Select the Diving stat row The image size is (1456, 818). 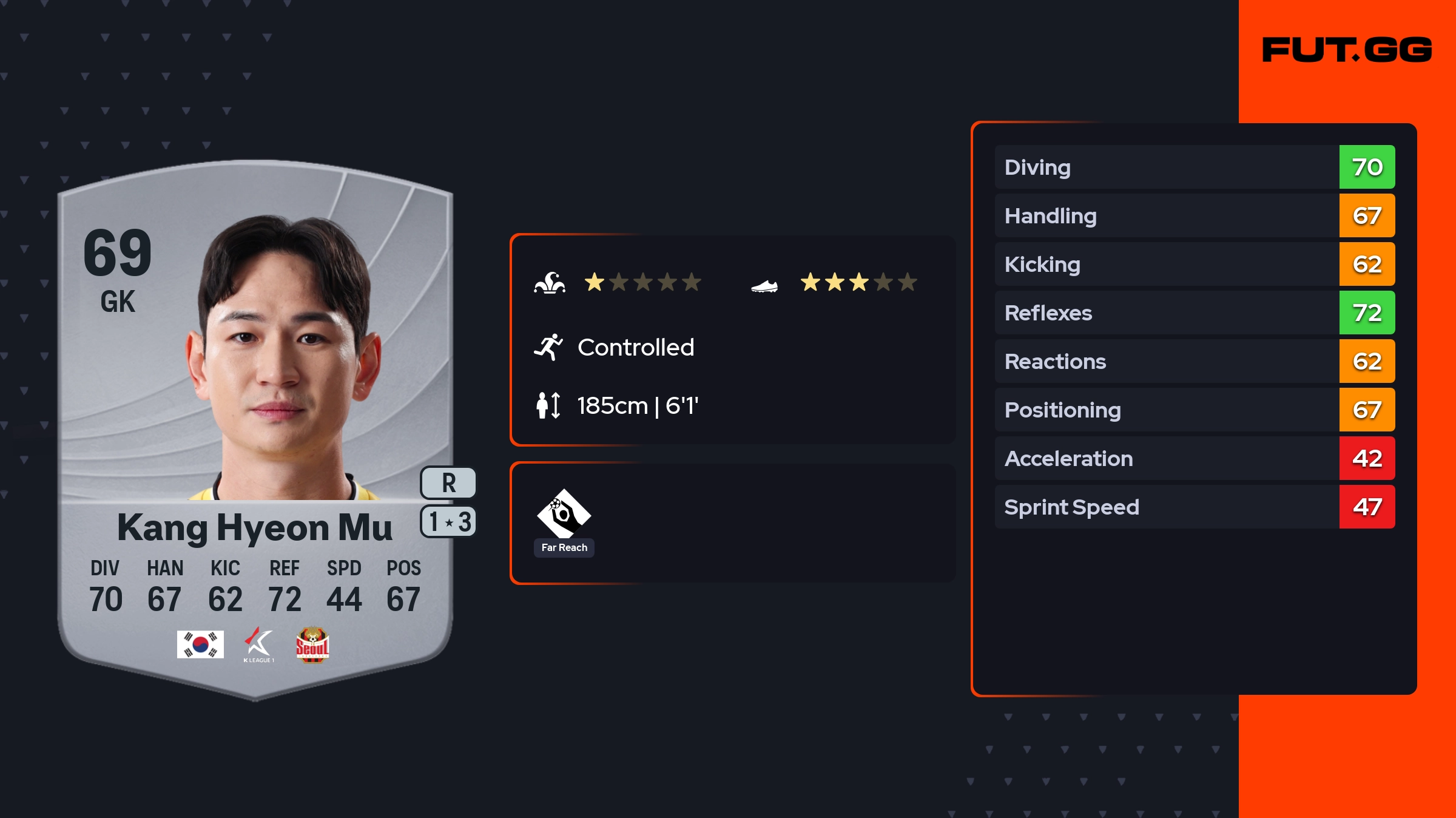point(1194,167)
